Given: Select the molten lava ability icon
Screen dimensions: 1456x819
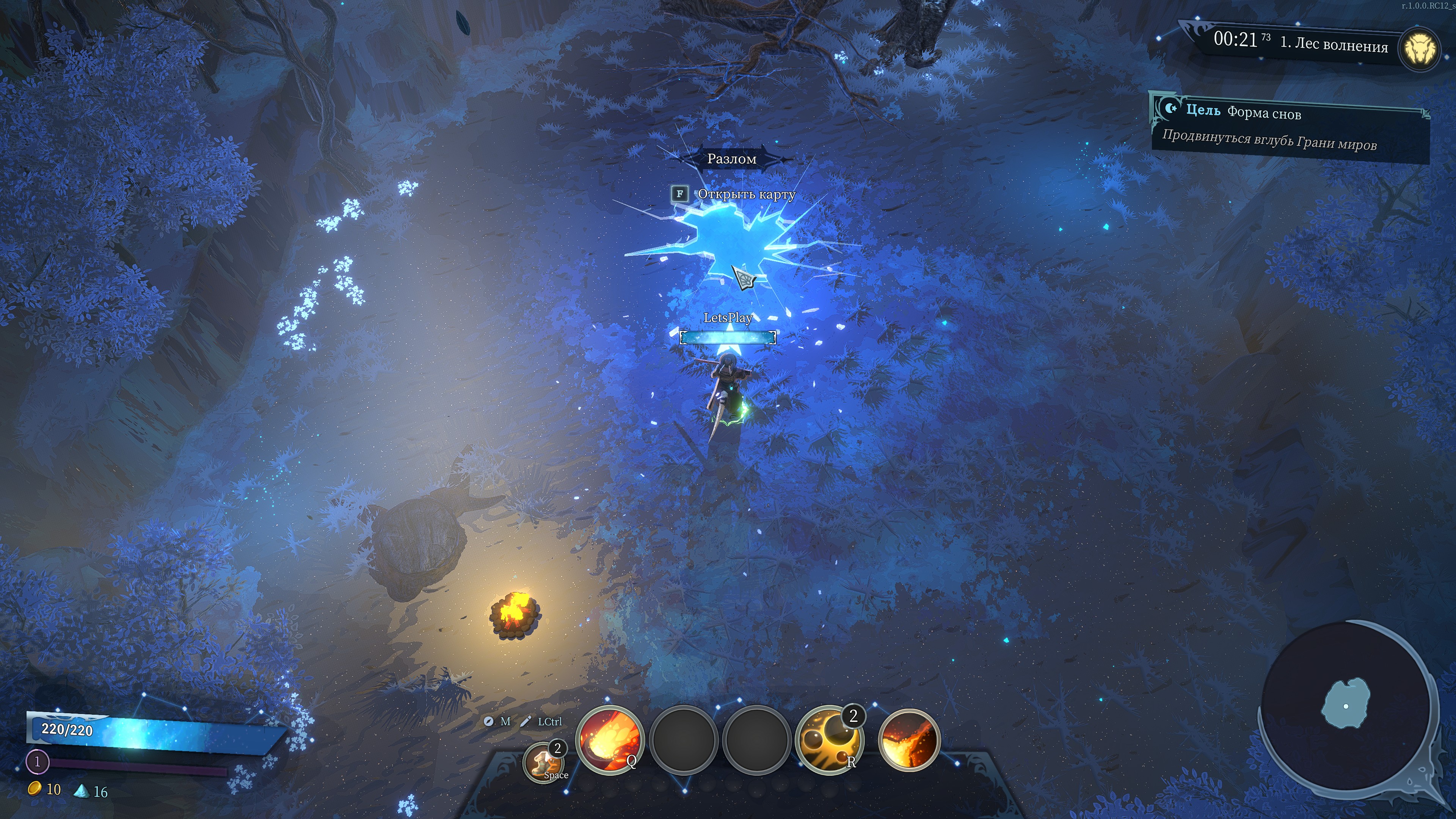Looking at the screenshot, I should click(909, 740).
